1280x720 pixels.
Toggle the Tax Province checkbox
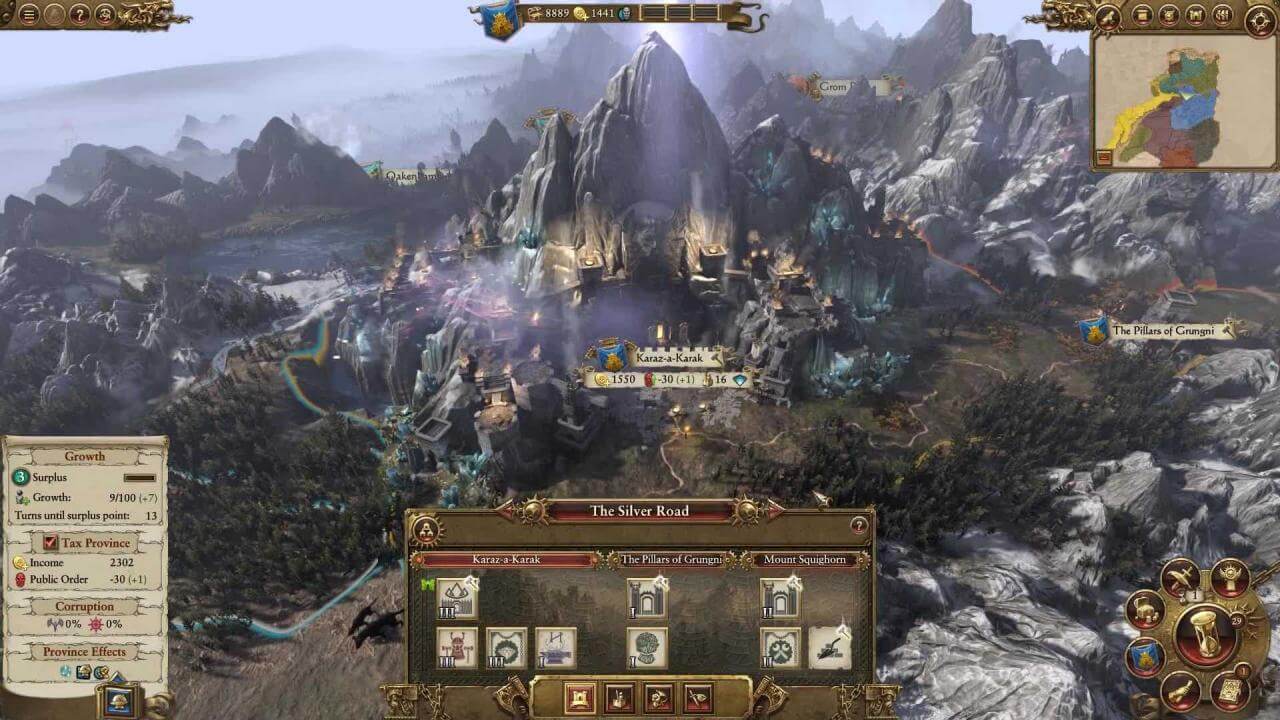pos(49,543)
